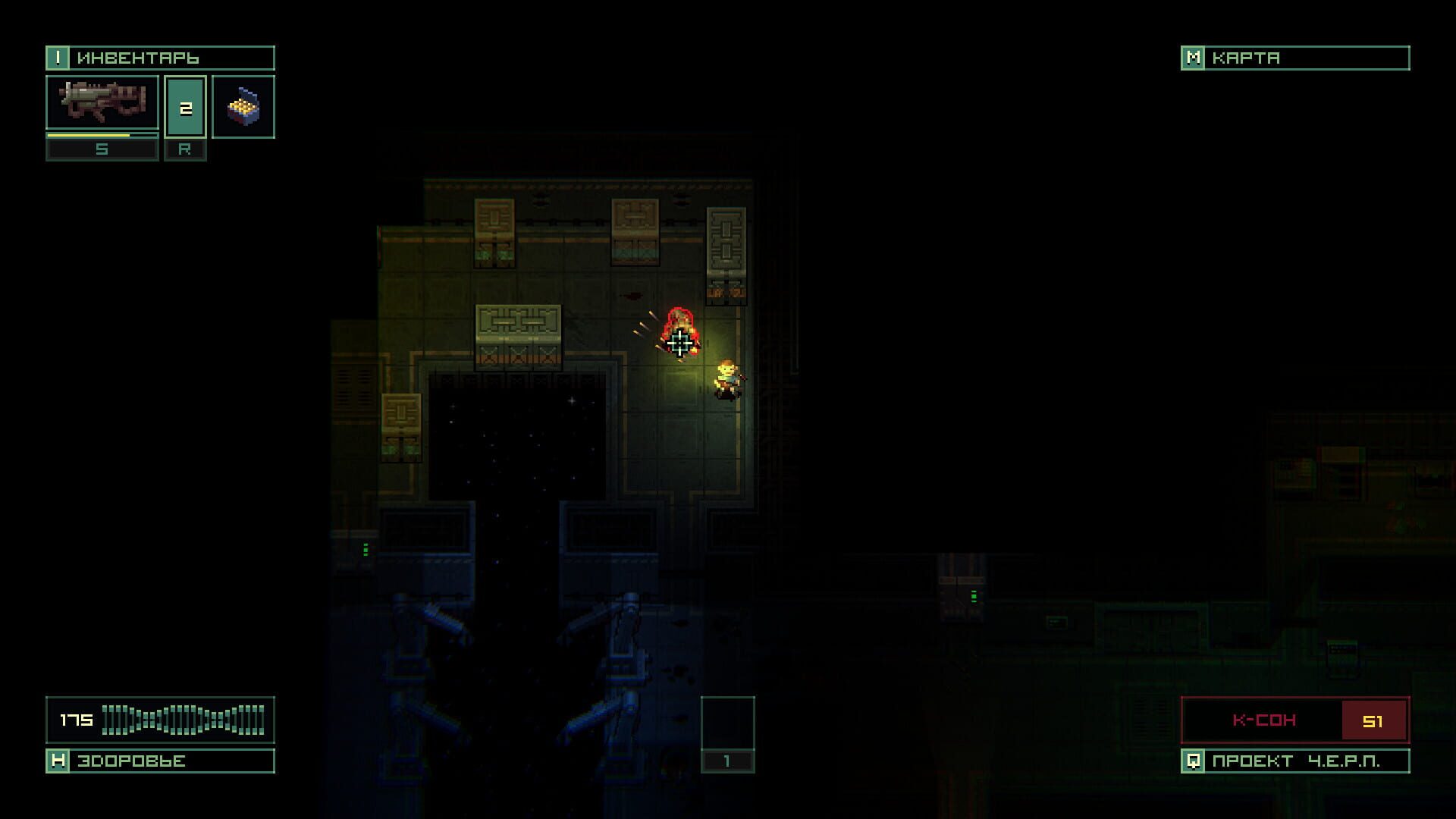Expand the ЗДОРОВЬЕ health panel
This screenshot has width=1456, height=819.
[129, 761]
